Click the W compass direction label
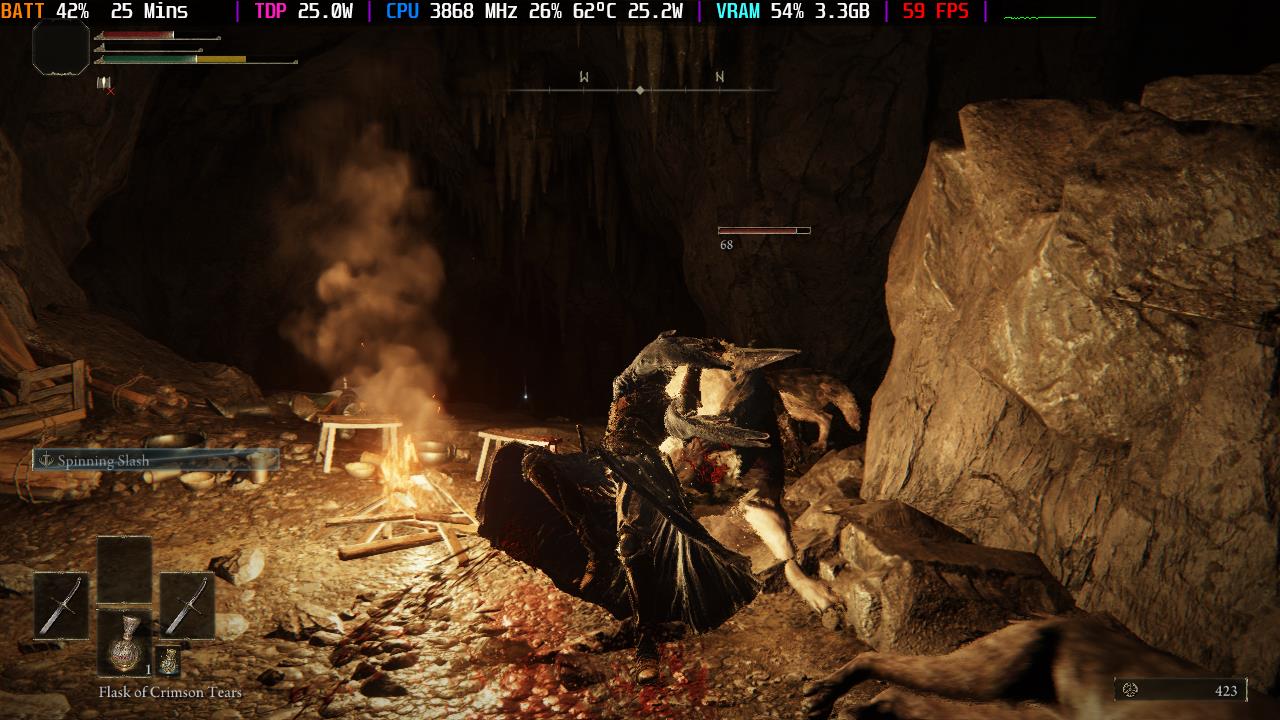 pyautogui.click(x=582, y=74)
